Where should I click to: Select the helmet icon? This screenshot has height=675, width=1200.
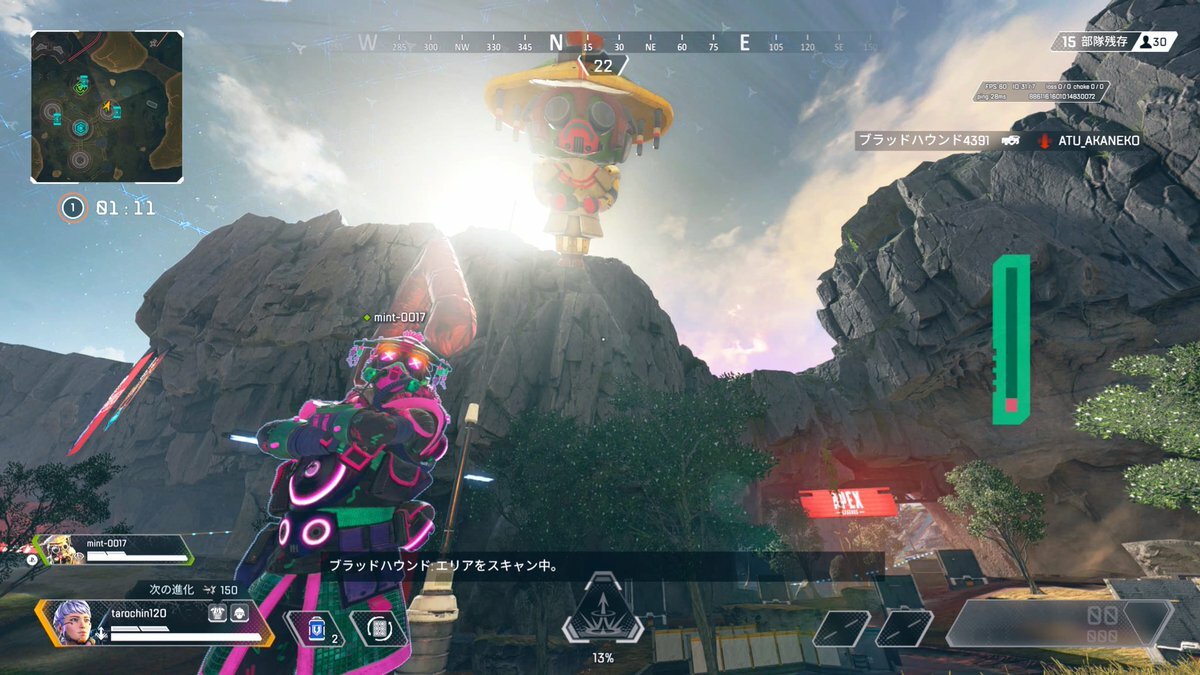pos(239,614)
